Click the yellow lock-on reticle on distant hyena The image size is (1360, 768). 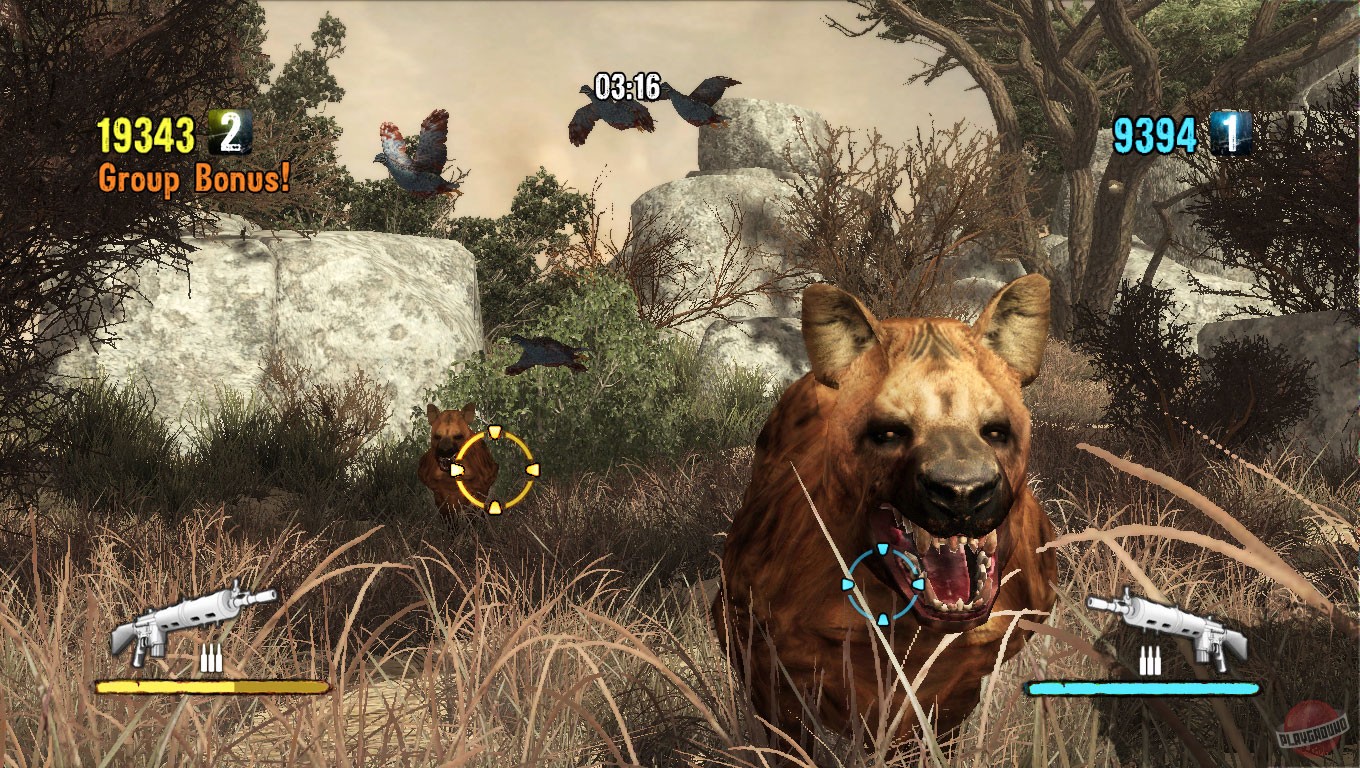click(x=494, y=469)
